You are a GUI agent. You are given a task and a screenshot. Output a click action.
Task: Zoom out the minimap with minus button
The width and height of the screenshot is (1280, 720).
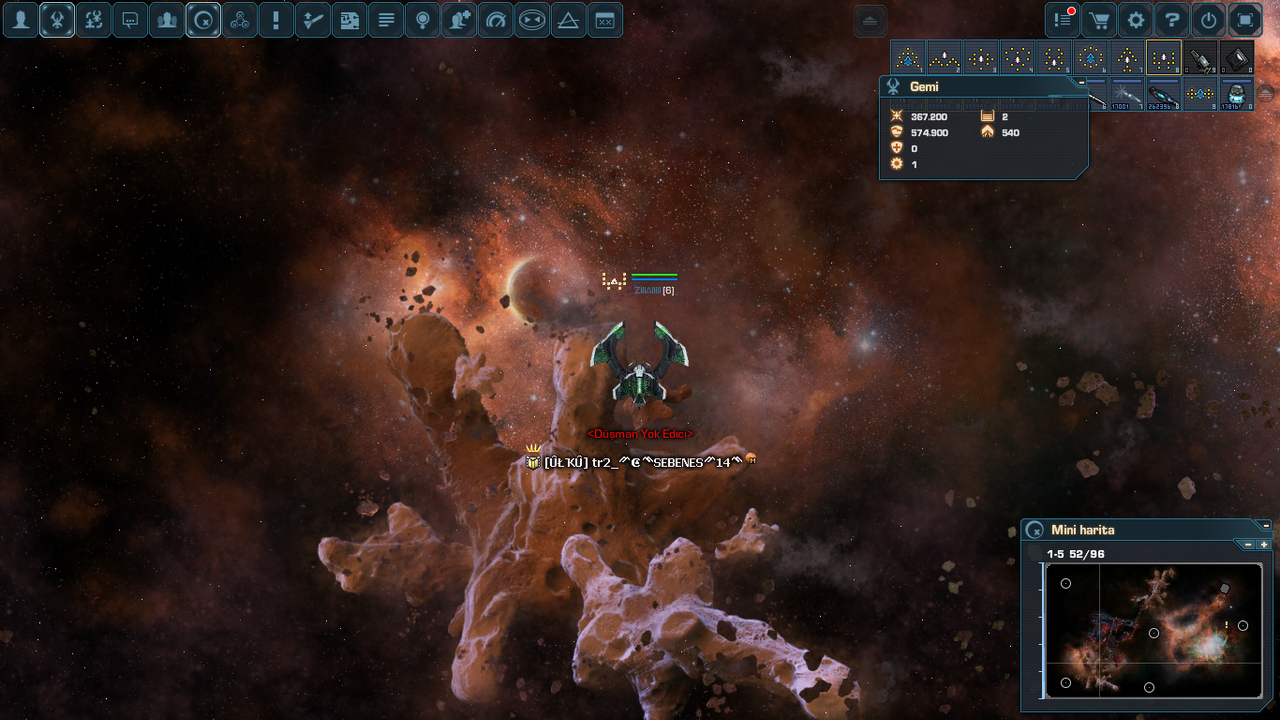point(1248,545)
